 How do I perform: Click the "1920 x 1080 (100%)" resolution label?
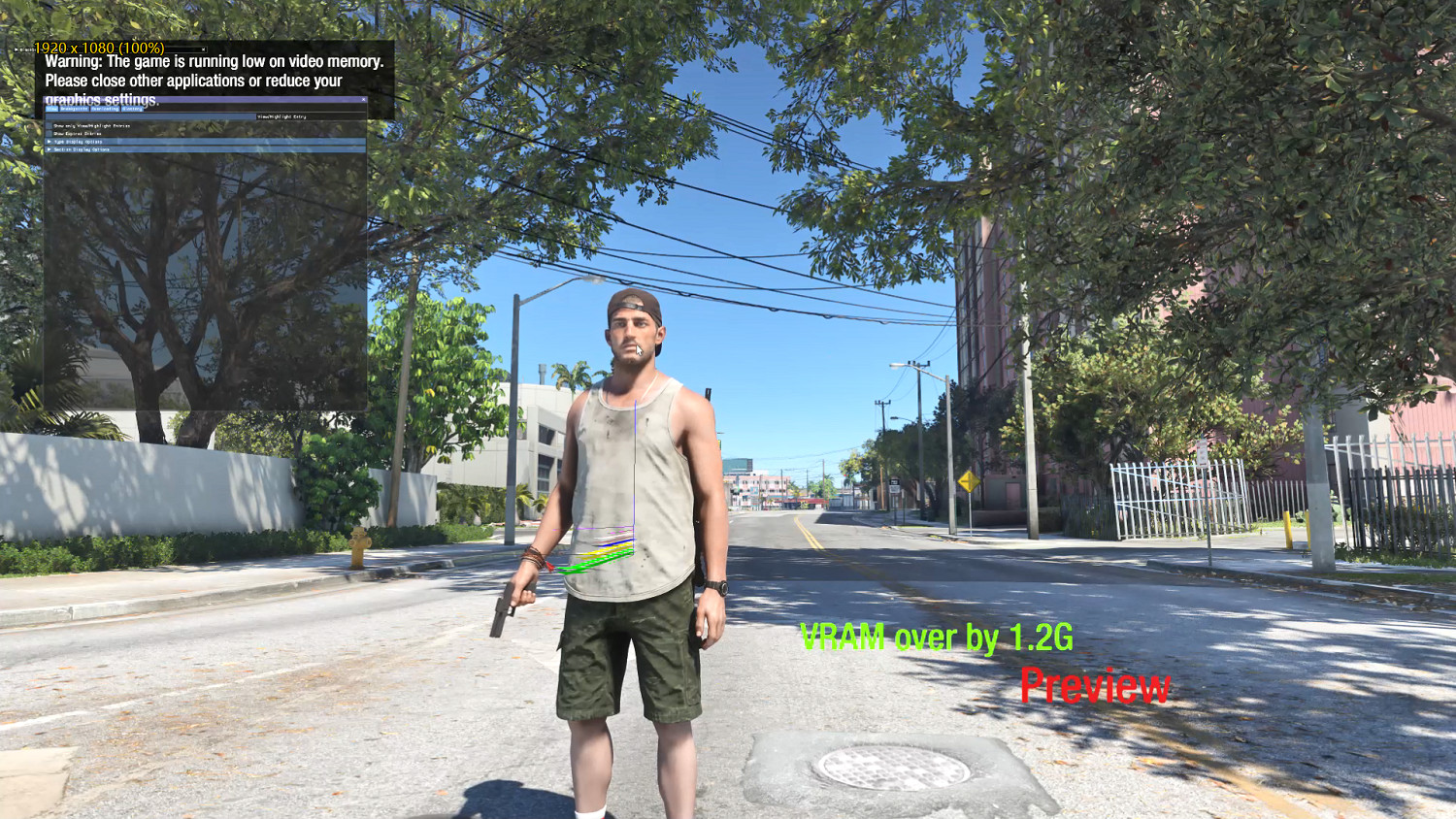pyautogui.click(x=97, y=46)
